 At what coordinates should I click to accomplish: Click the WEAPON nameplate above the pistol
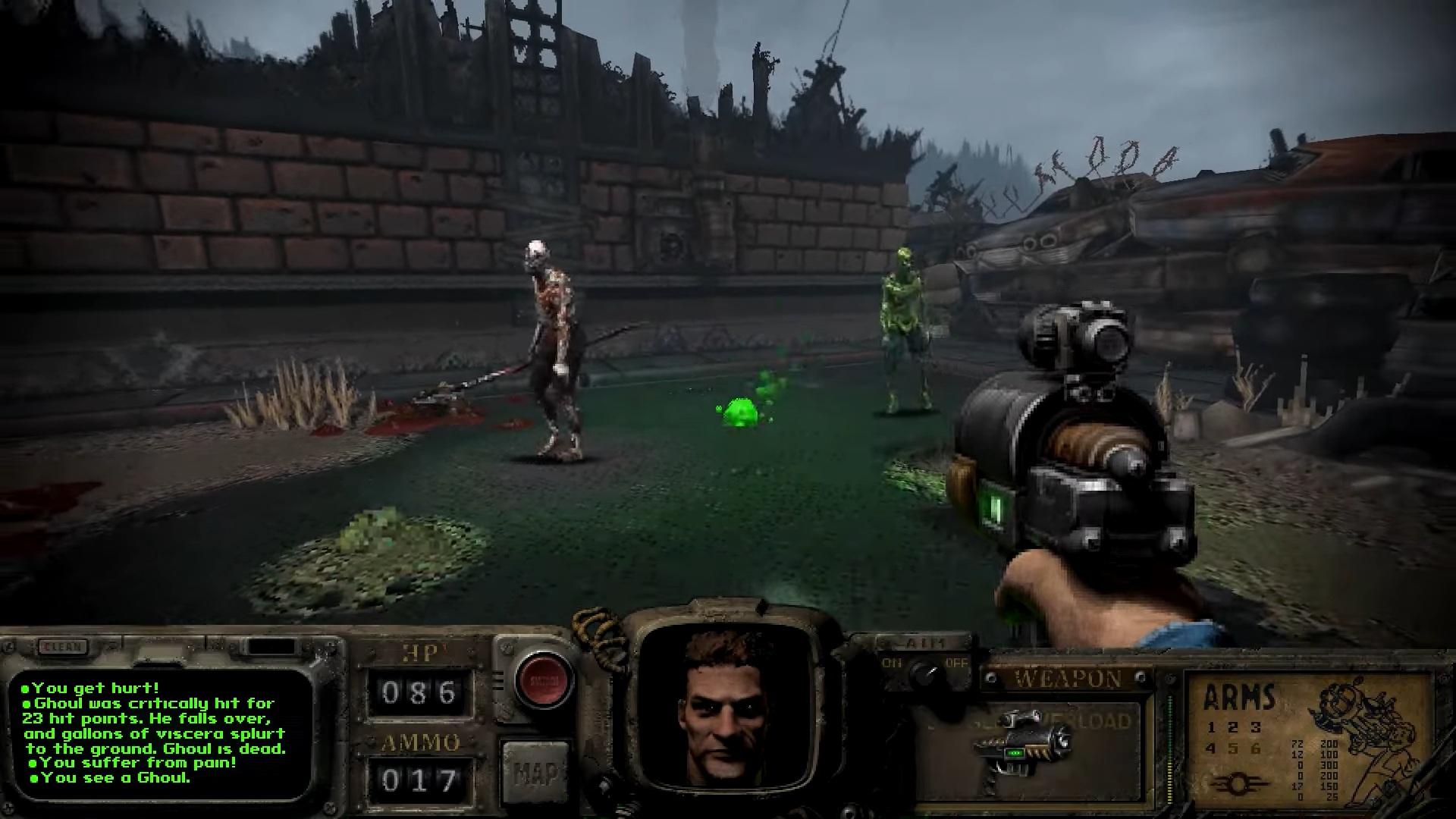click(x=1065, y=677)
